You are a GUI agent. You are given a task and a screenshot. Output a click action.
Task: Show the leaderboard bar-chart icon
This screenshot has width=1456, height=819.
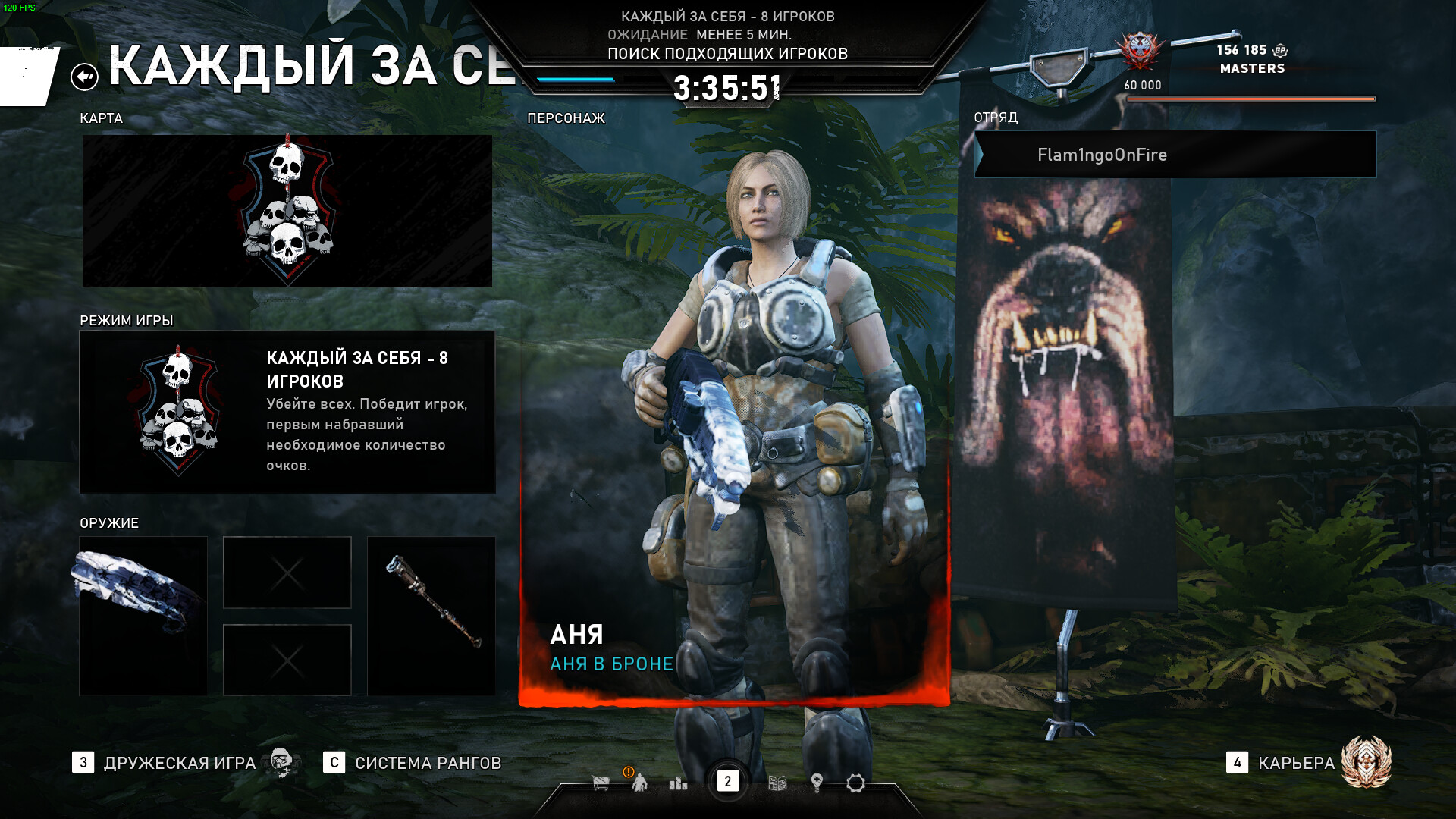point(678,783)
